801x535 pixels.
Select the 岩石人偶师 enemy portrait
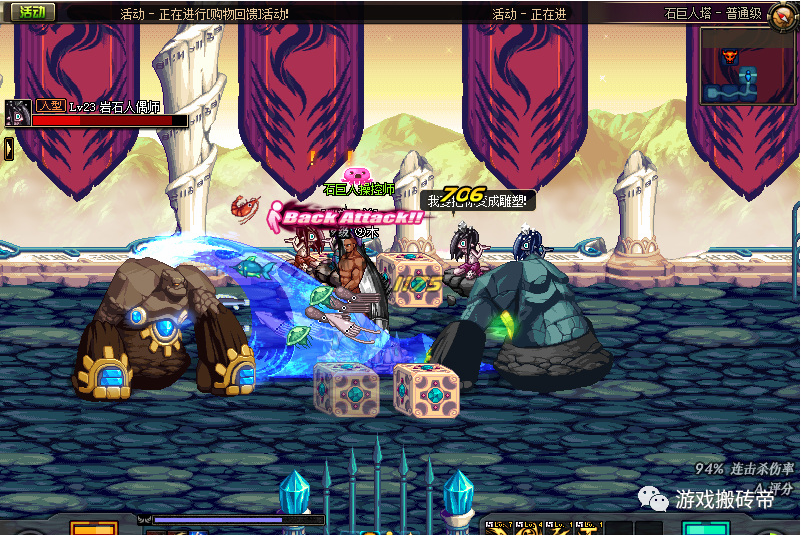(x=17, y=113)
